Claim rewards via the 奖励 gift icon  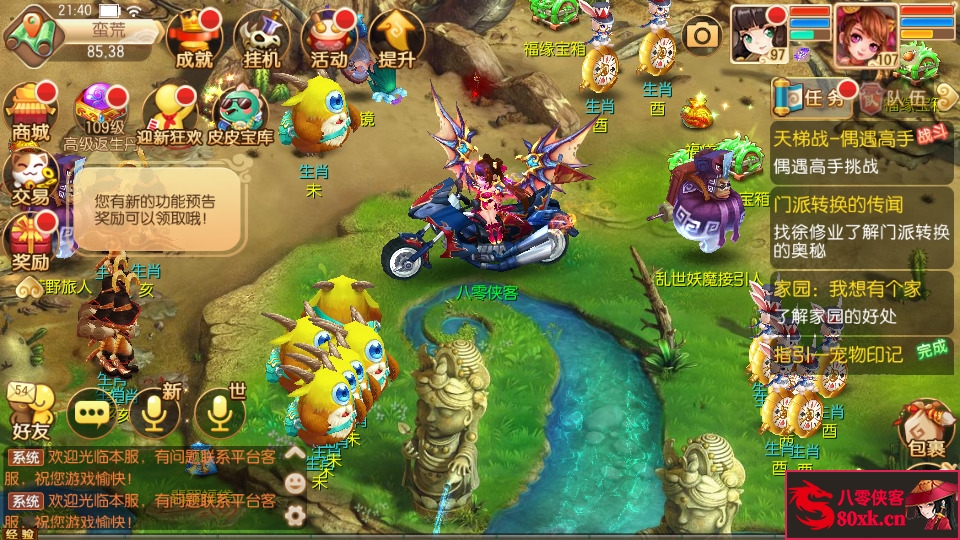coord(30,242)
